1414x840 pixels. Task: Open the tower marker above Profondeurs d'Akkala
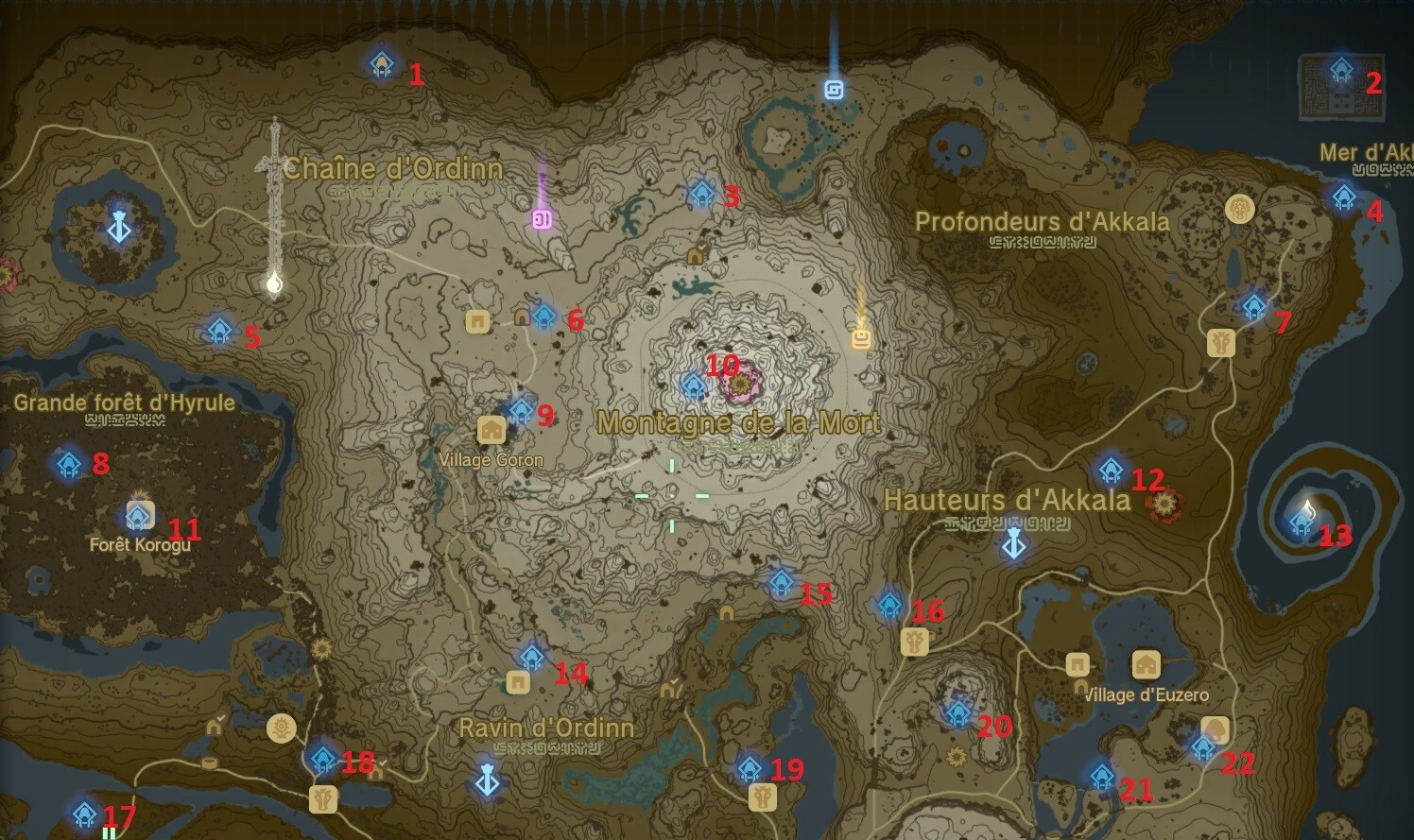pos(836,91)
